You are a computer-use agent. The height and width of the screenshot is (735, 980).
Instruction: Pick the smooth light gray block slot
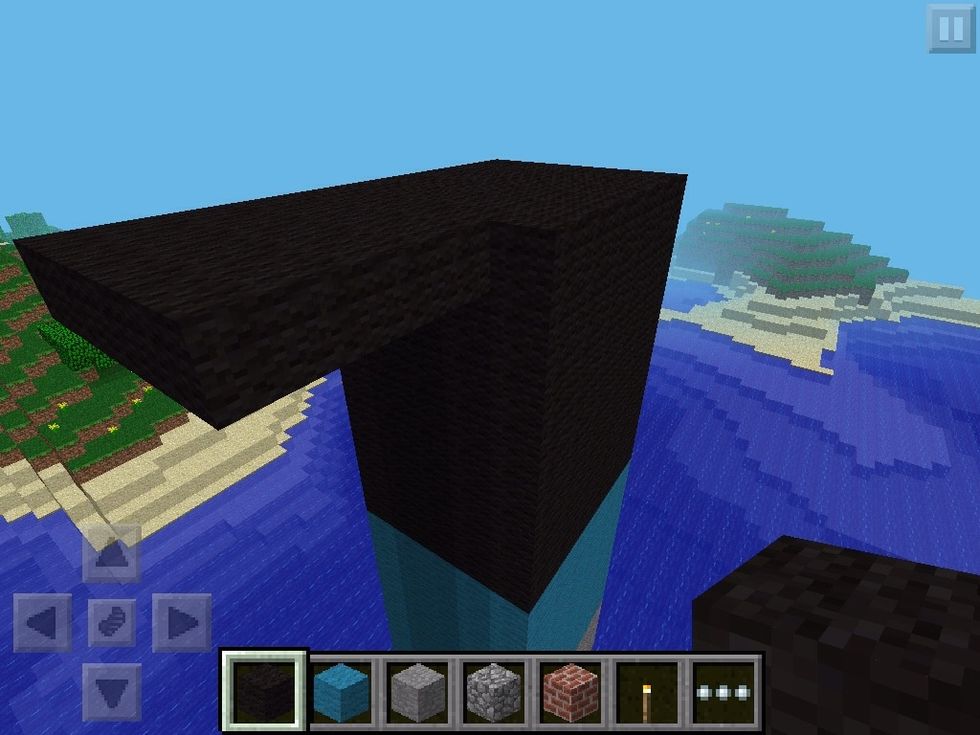coord(418,691)
